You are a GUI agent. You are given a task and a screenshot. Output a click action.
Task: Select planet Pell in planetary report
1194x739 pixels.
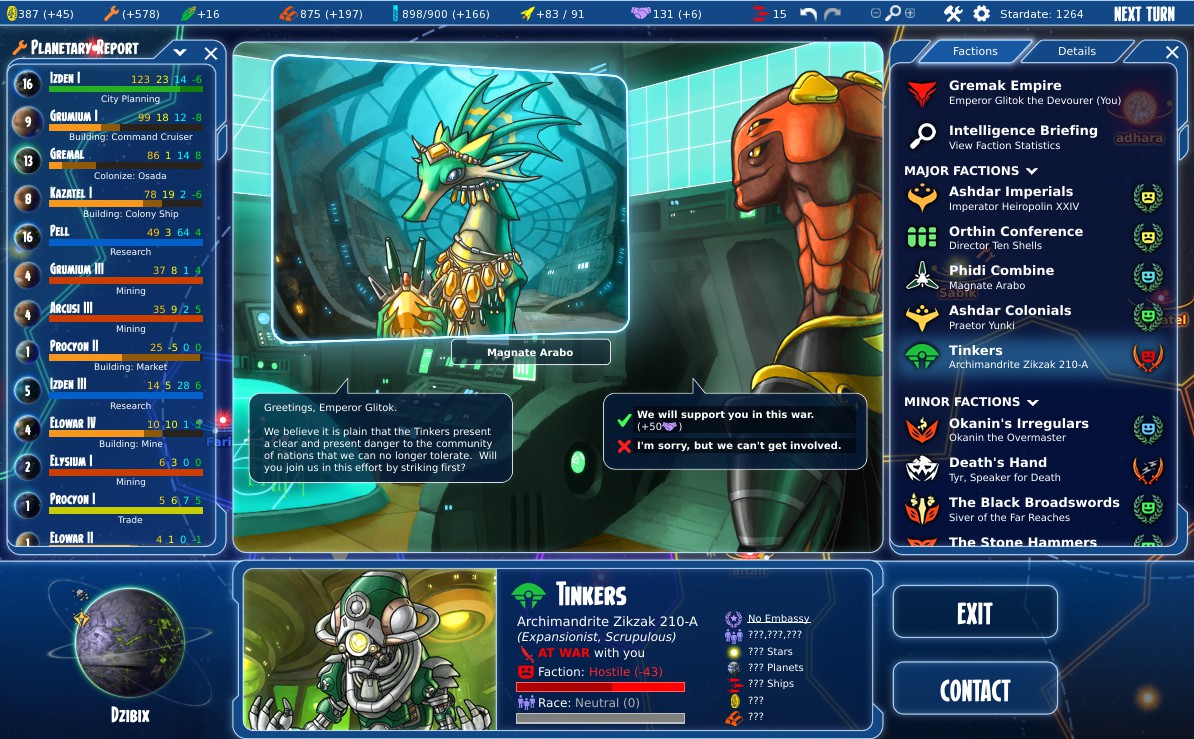110,238
